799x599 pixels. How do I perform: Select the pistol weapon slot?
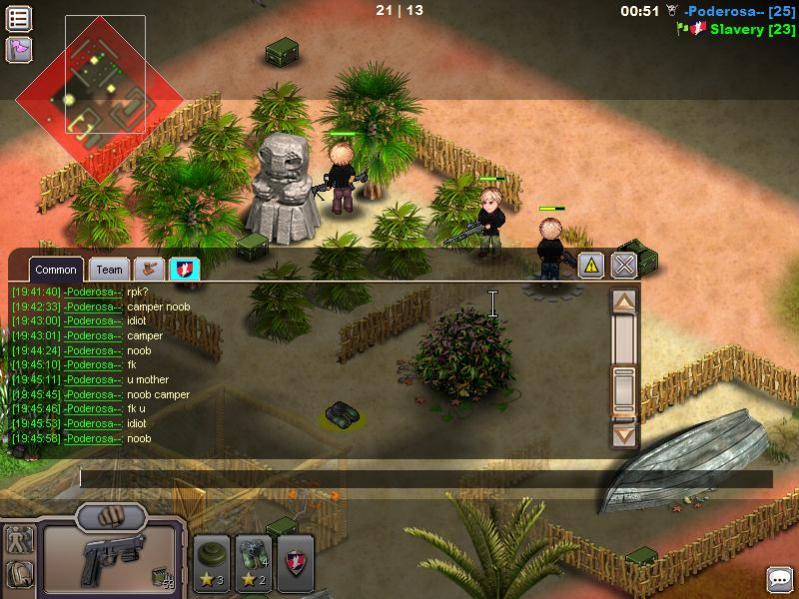pyautogui.click(x=110, y=558)
